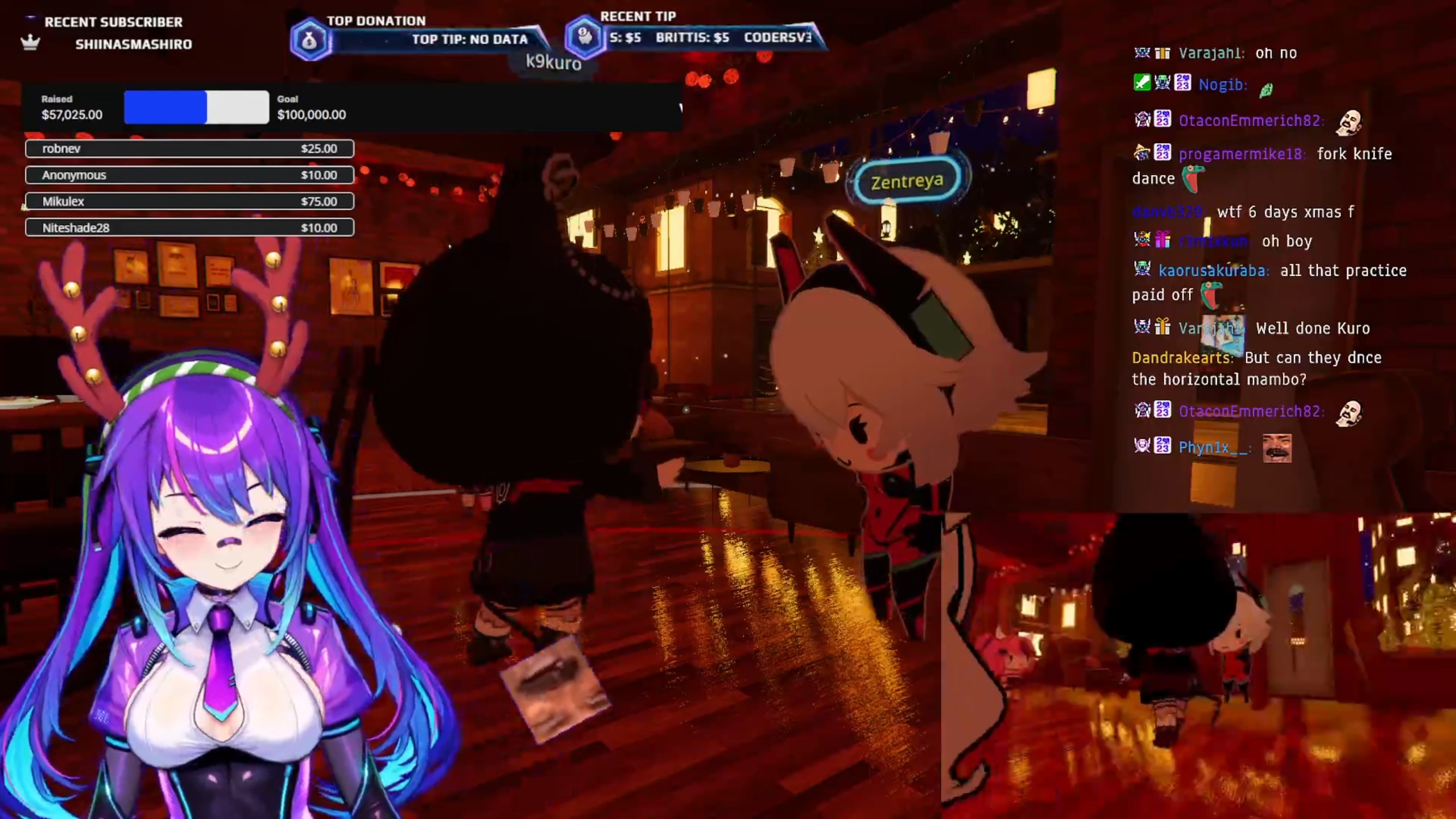Click the k9kuro player nameplate

pyautogui.click(x=553, y=61)
